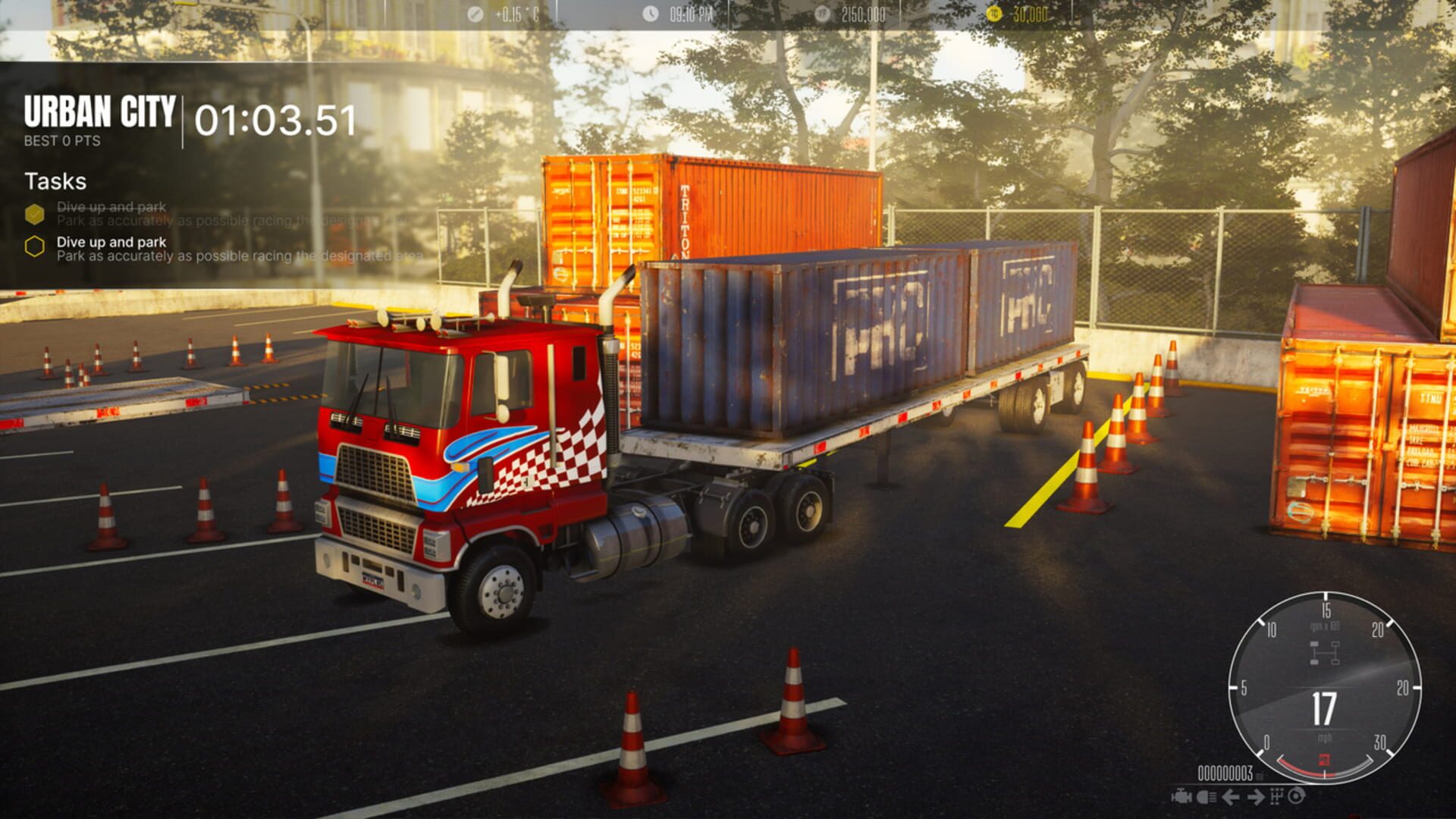
Task: Check the empty hexagon beside second parking task
Action: tap(33, 247)
